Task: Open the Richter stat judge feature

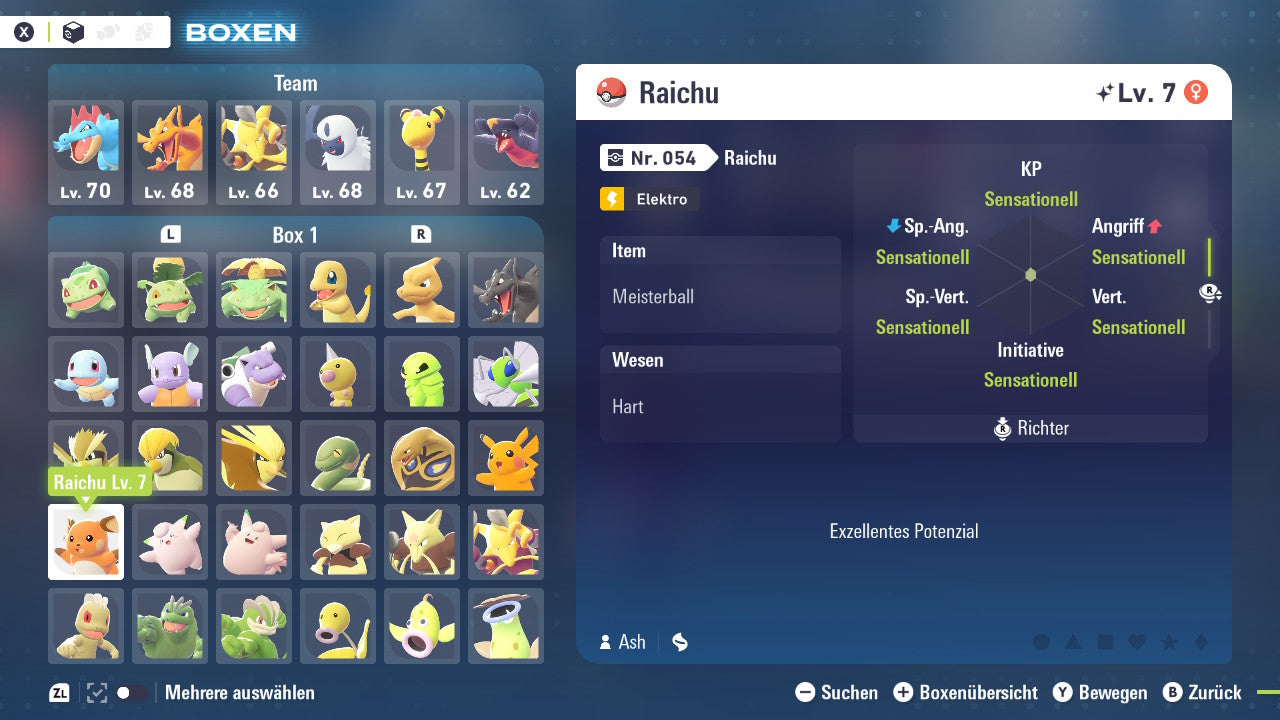Action: coord(1030,428)
